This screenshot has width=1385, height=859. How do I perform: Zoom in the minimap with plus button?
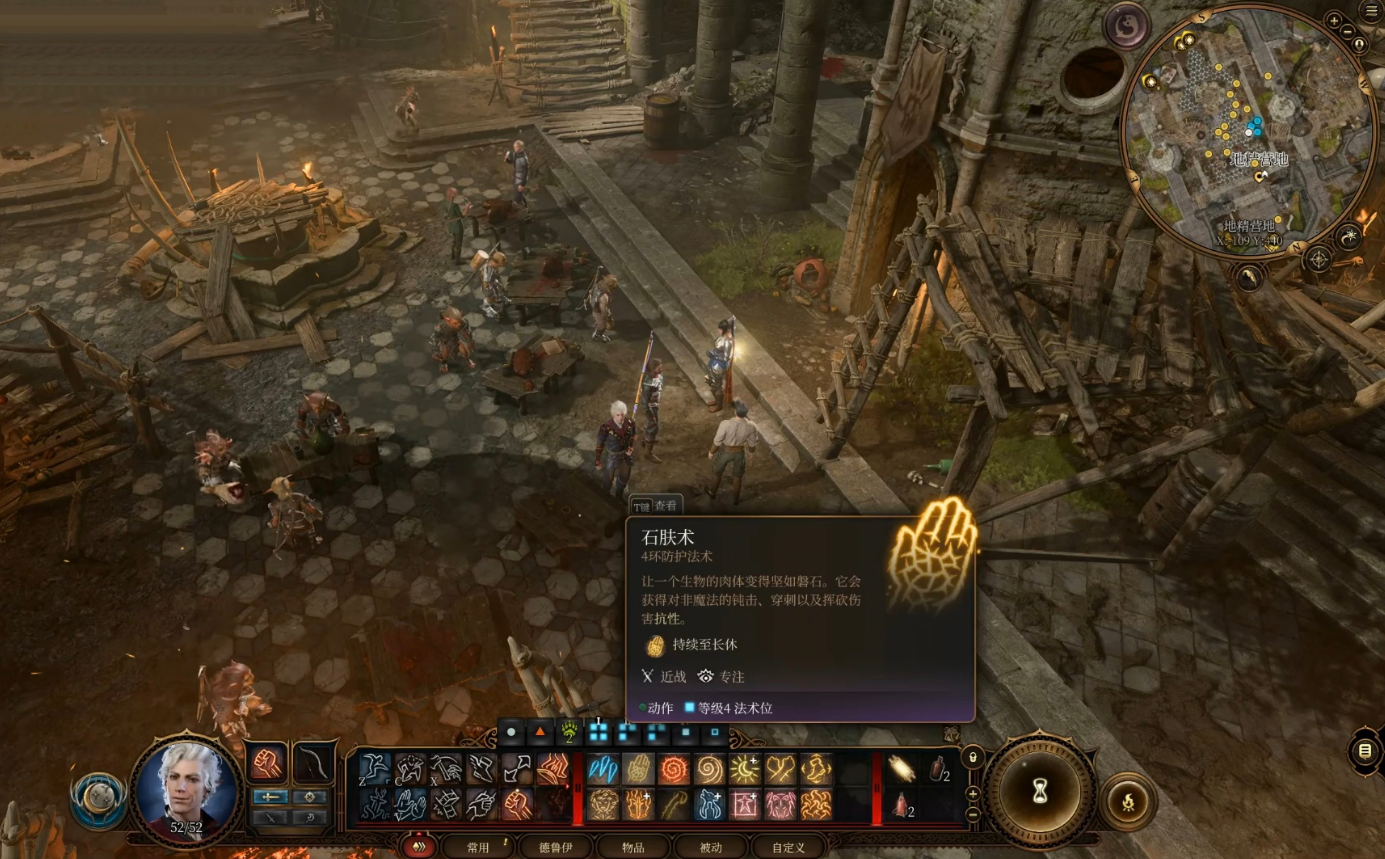point(1334,21)
